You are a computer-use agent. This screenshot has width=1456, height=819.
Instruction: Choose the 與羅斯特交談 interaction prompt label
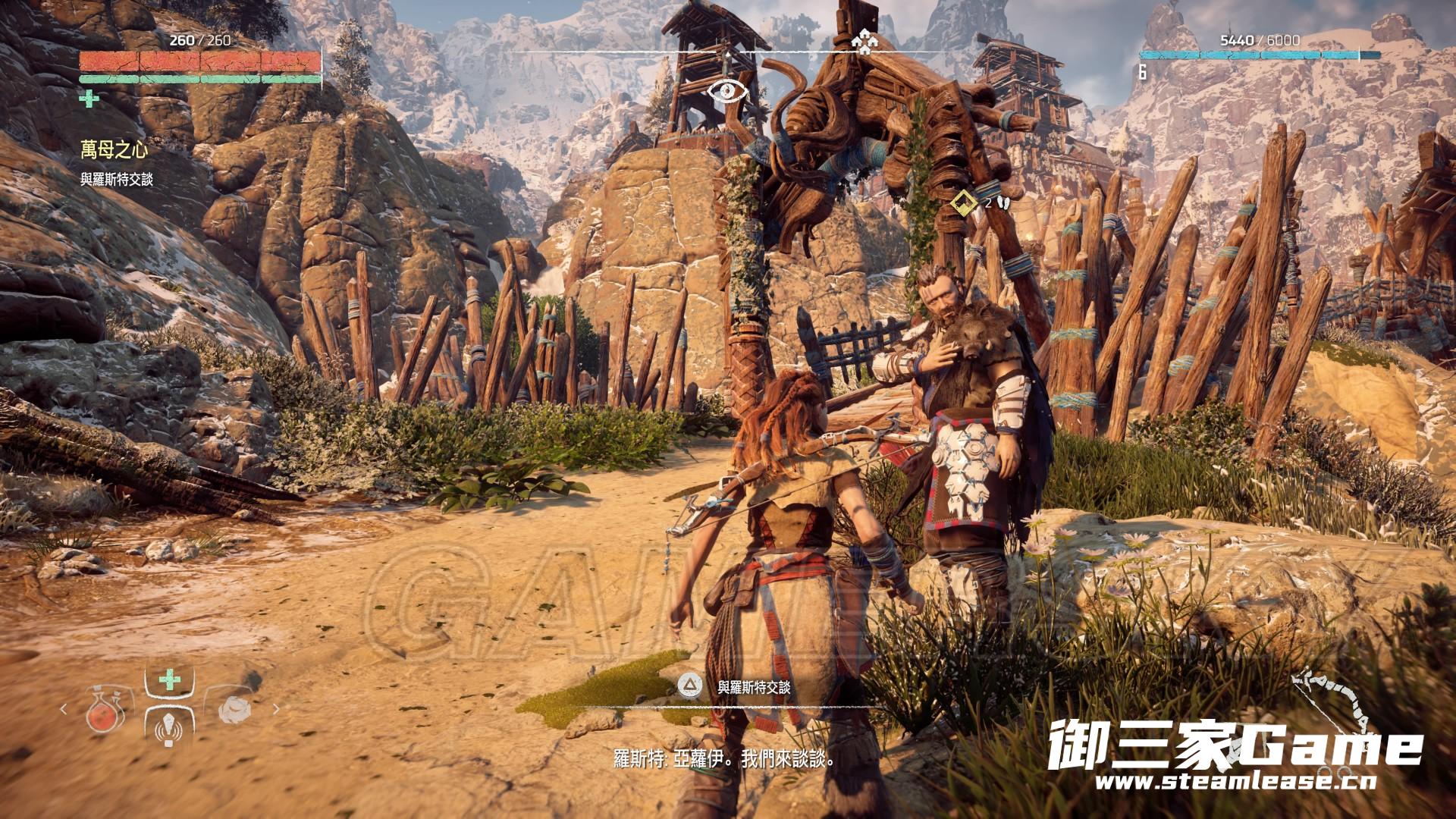754,687
